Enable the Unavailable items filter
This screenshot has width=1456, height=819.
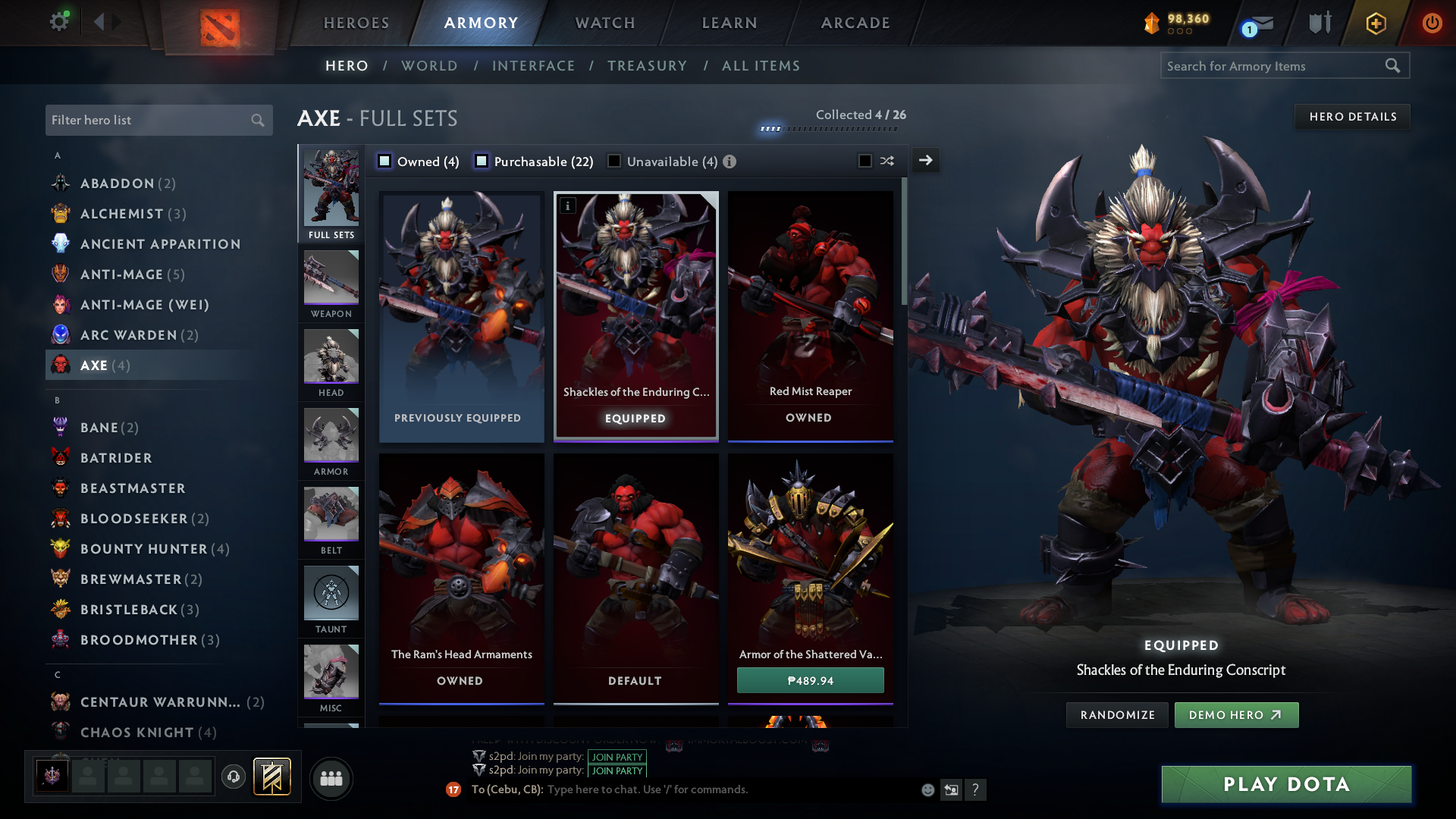pos(614,162)
